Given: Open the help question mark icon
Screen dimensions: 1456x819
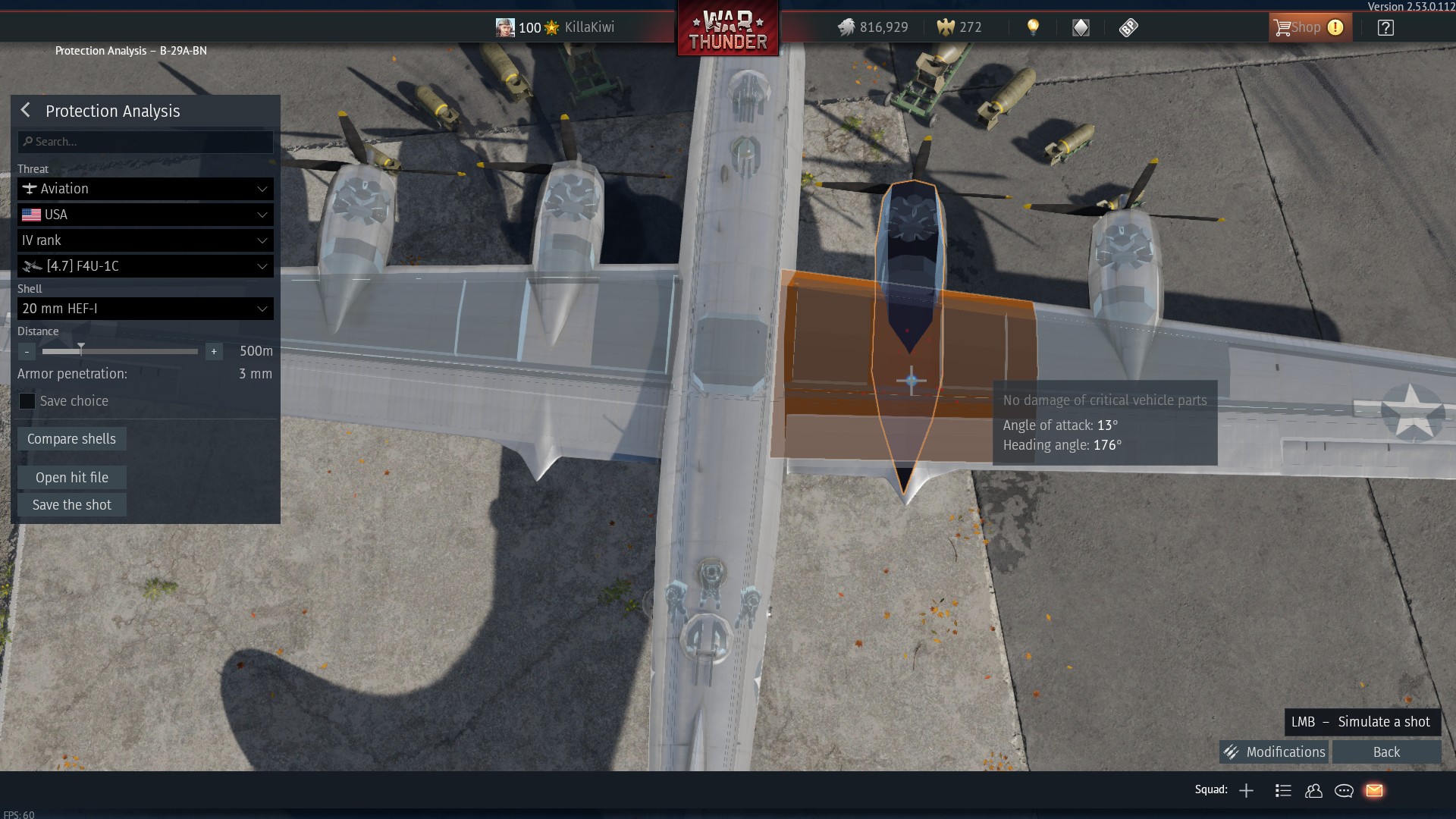Looking at the screenshot, I should (1385, 28).
